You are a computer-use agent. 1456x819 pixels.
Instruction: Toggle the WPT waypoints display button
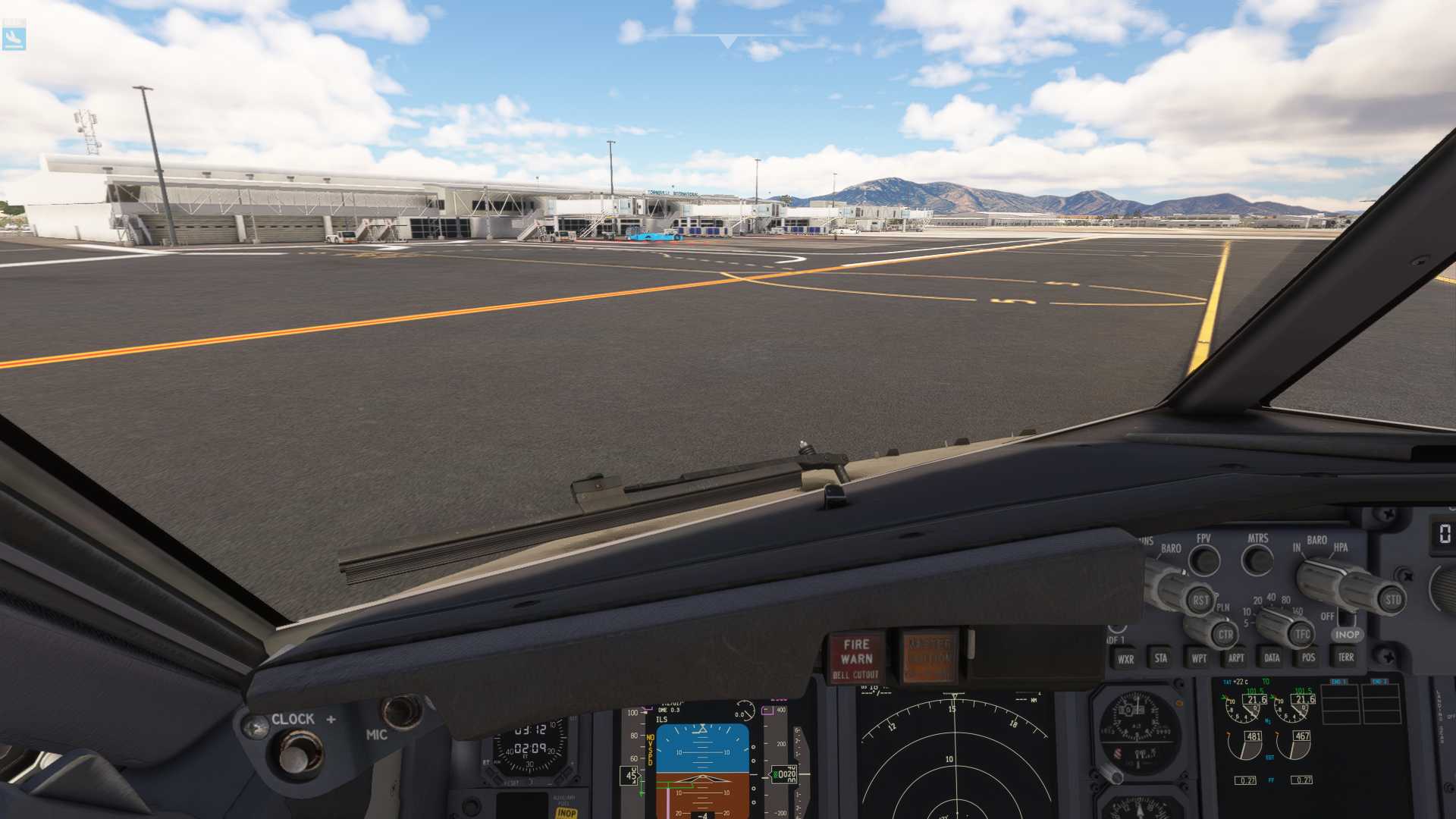click(1198, 658)
